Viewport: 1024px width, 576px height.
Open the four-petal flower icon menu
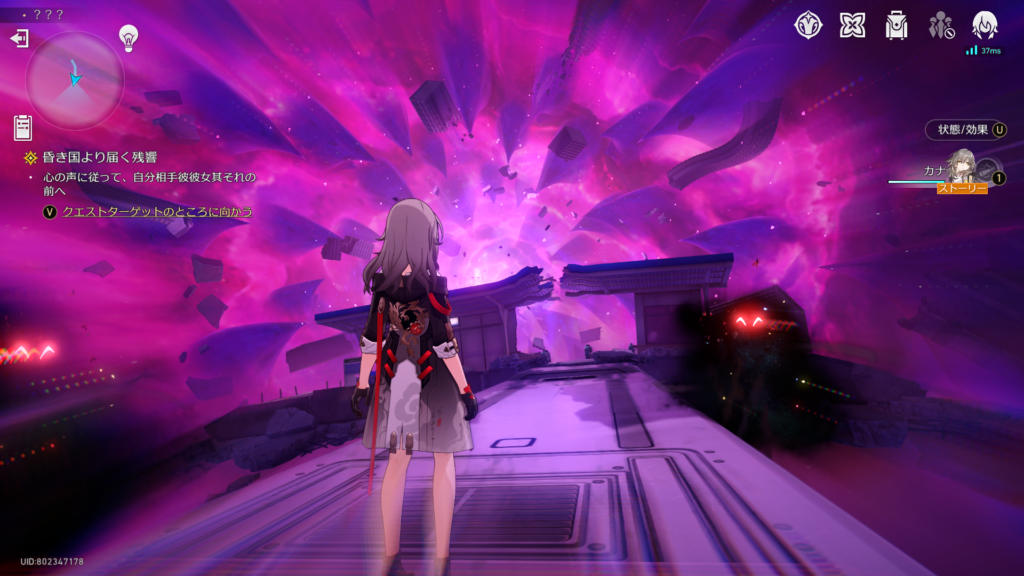pyautogui.click(x=852, y=25)
